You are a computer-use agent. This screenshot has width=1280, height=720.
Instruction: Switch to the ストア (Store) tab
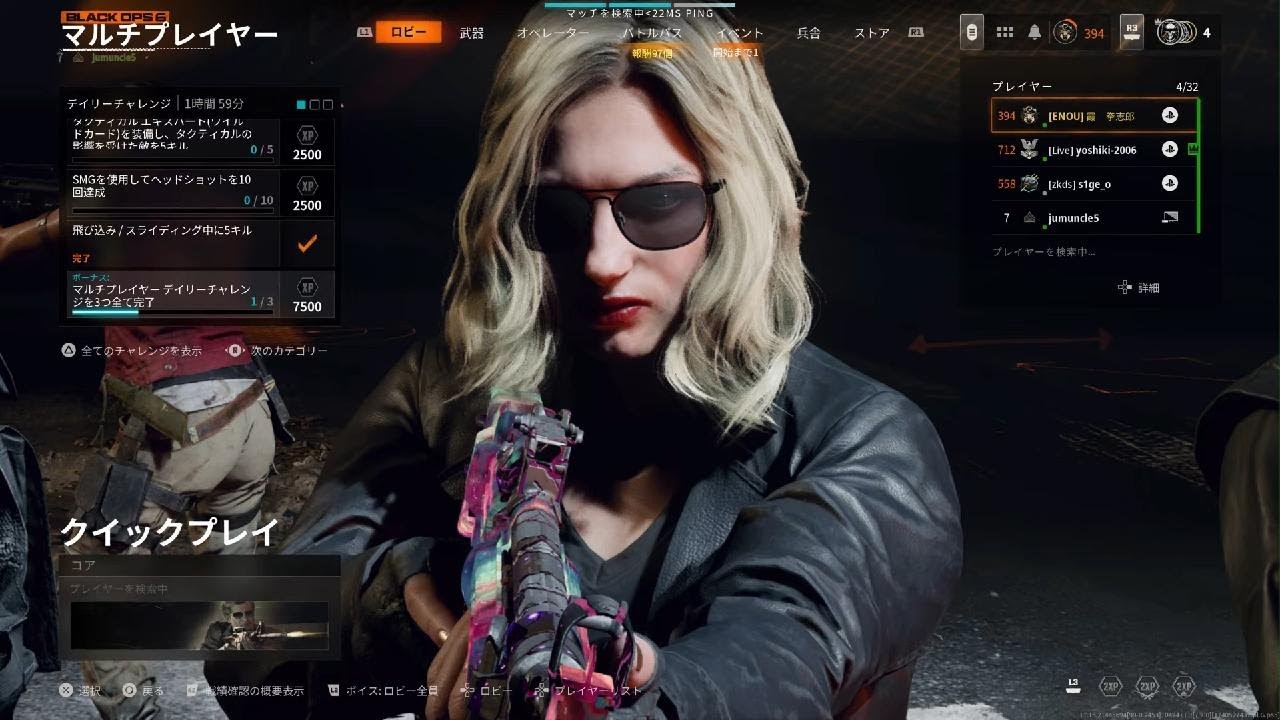[872, 33]
